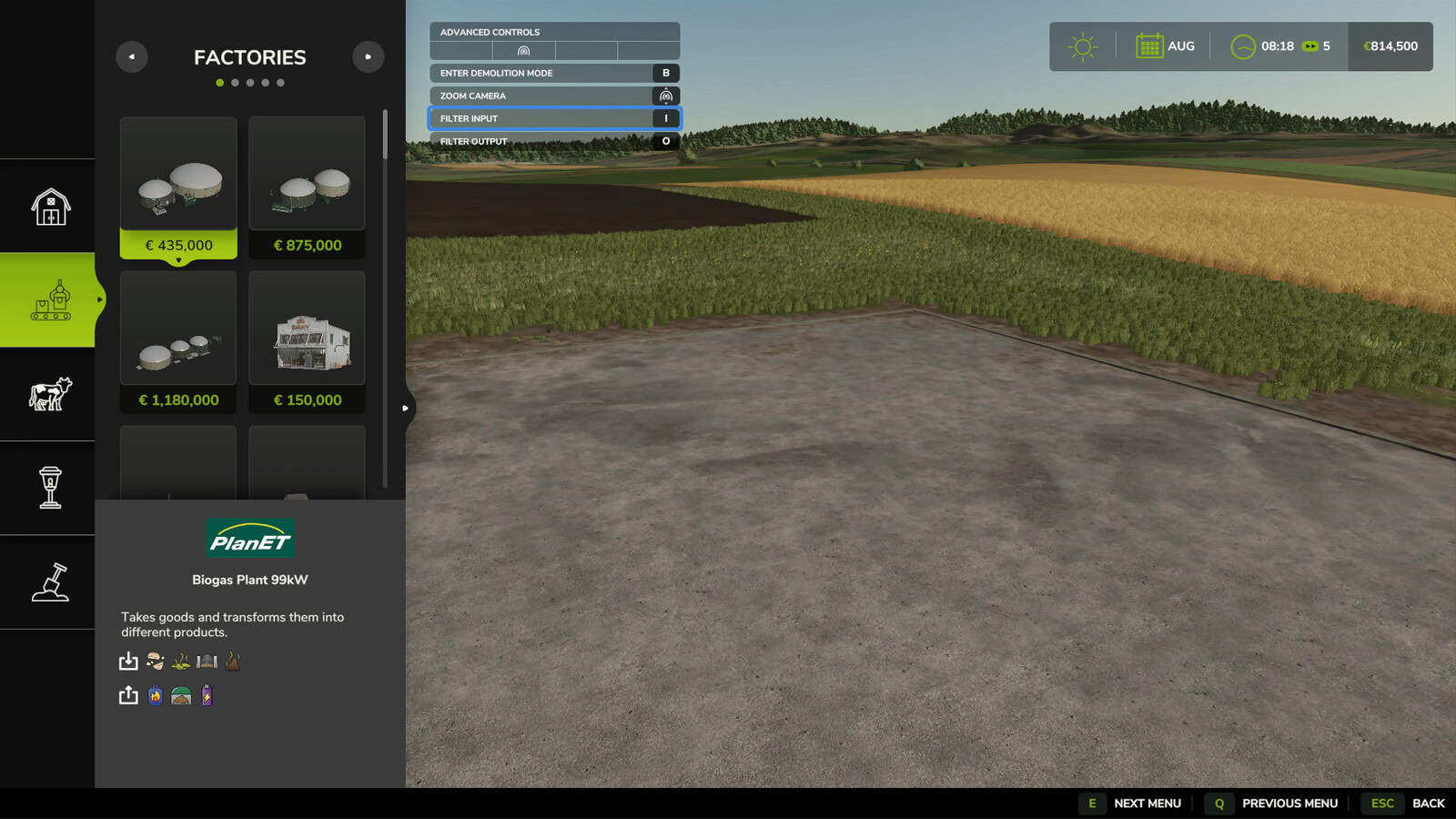Enable Demolition Mode
The width and height of the screenshot is (1456, 819).
554,73
